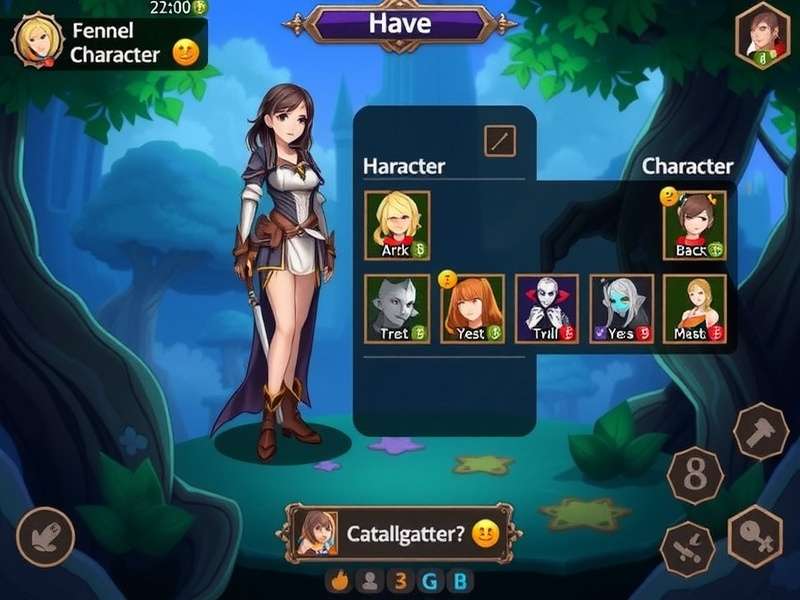Click the Catallgatter dialogue button
Viewport: 800px width, 600px height.
pyautogui.click(x=400, y=533)
